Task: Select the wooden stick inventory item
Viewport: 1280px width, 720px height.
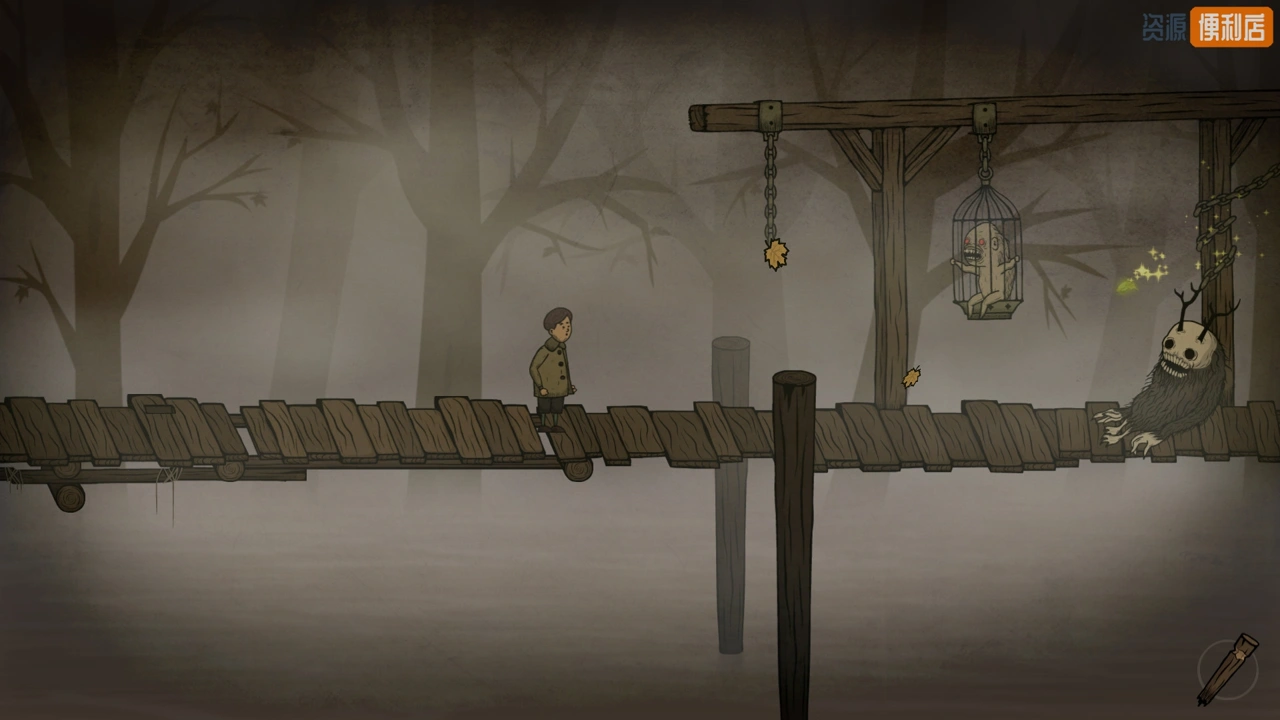Action: pyautogui.click(x=1228, y=668)
